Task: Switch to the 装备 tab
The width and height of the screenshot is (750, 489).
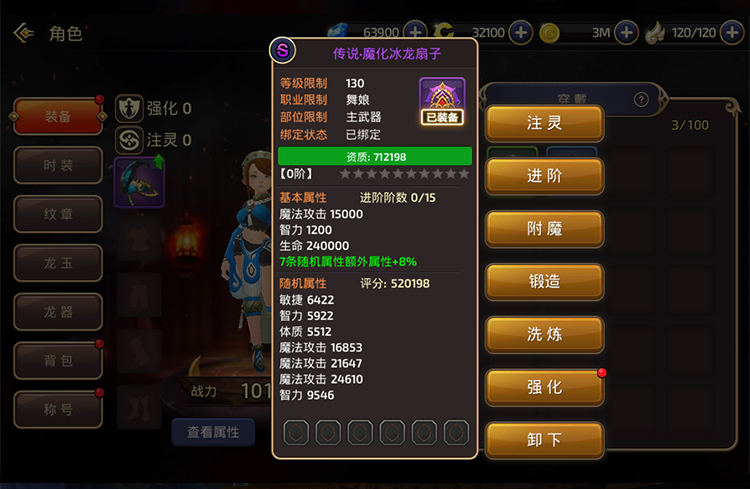Action: 58,117
